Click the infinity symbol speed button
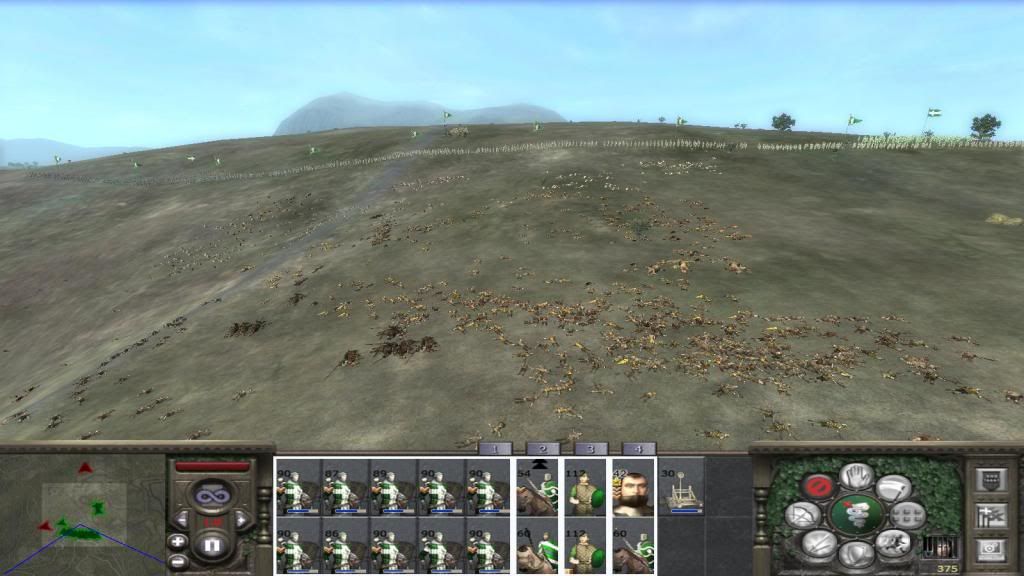The width and height of the screenshot is (1024, 576). point(211,493)
